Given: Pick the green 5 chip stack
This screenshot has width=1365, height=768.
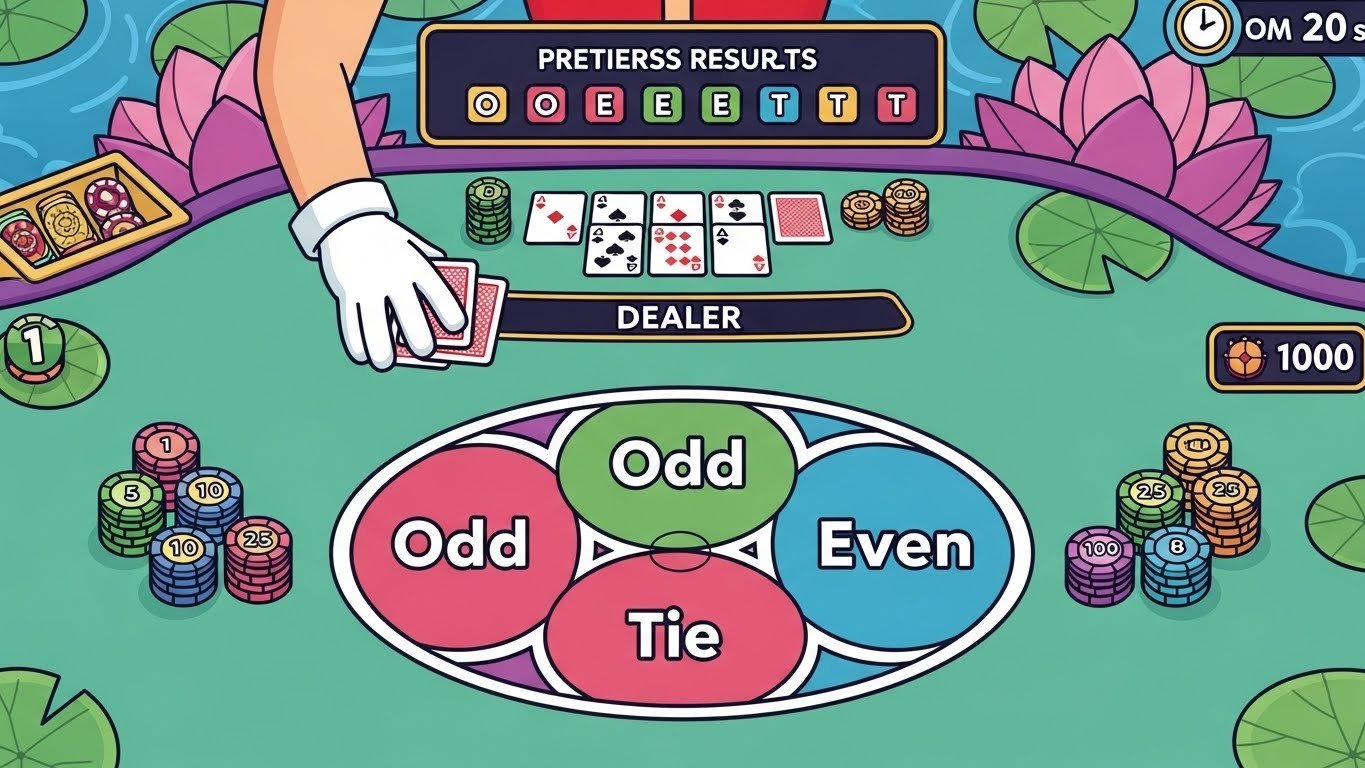Looking at the screenshot, I should click(x=131, y=511).
